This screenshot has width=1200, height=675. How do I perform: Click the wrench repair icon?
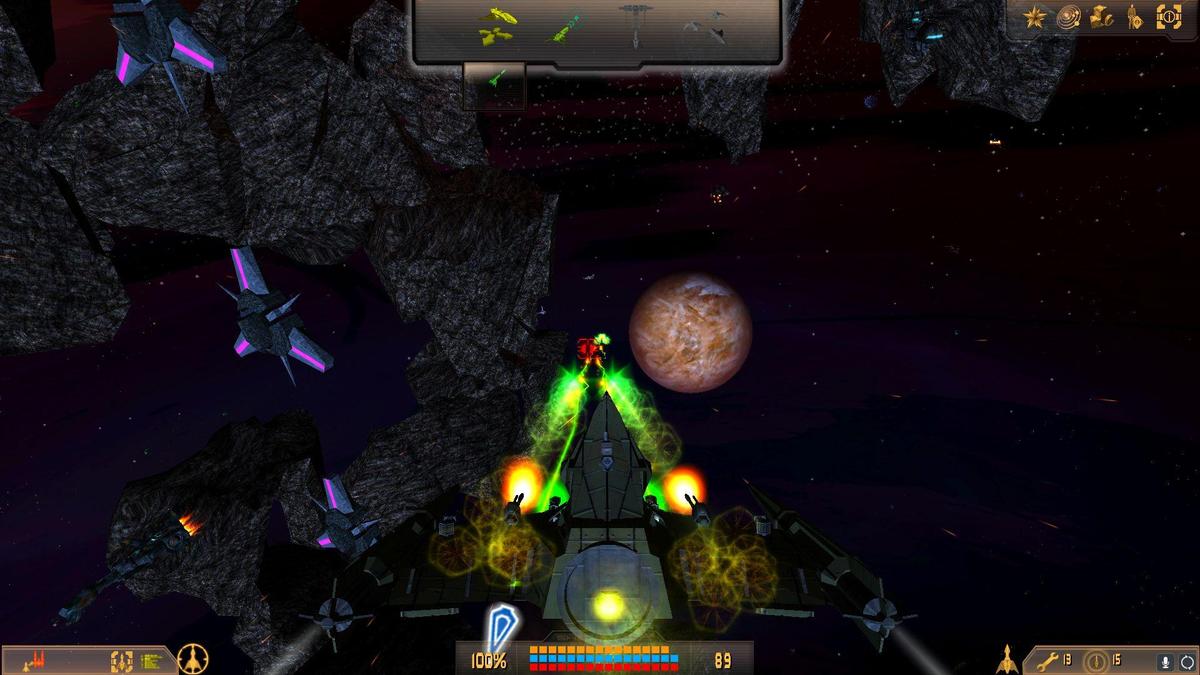click(1048, 661)
